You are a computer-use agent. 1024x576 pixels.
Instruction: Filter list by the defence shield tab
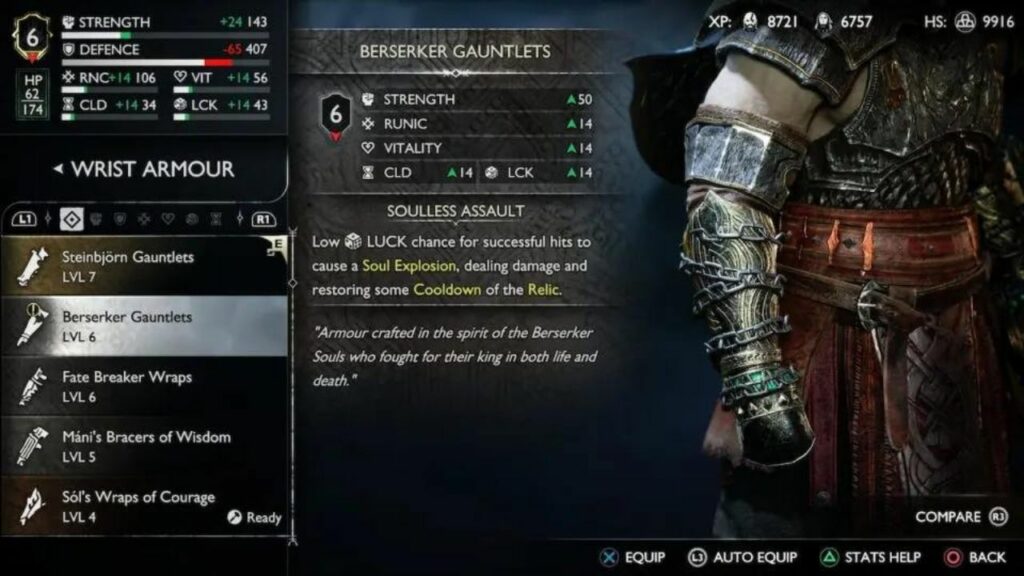point(120,218)
